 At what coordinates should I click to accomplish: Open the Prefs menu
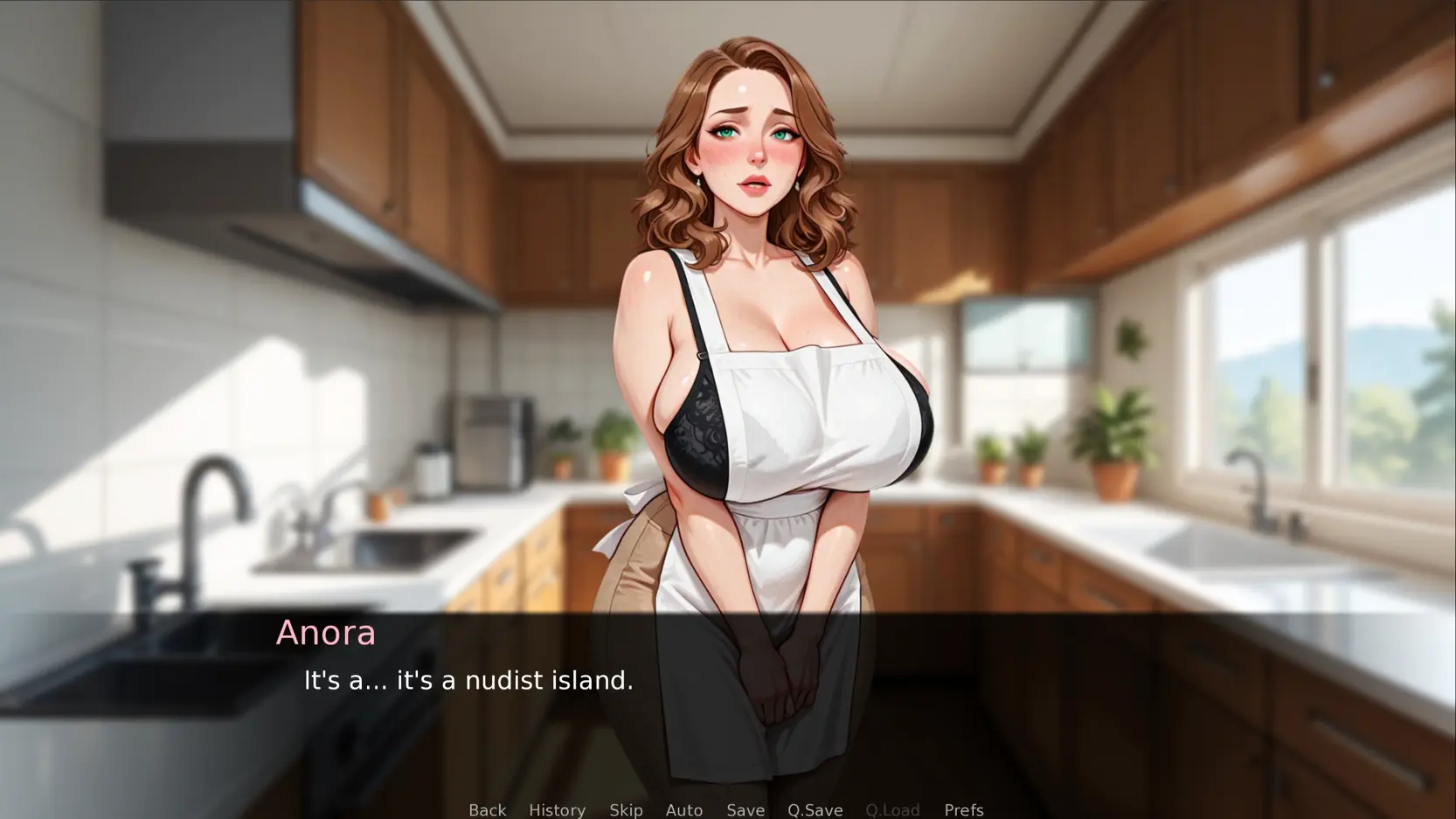pos(963,809)
